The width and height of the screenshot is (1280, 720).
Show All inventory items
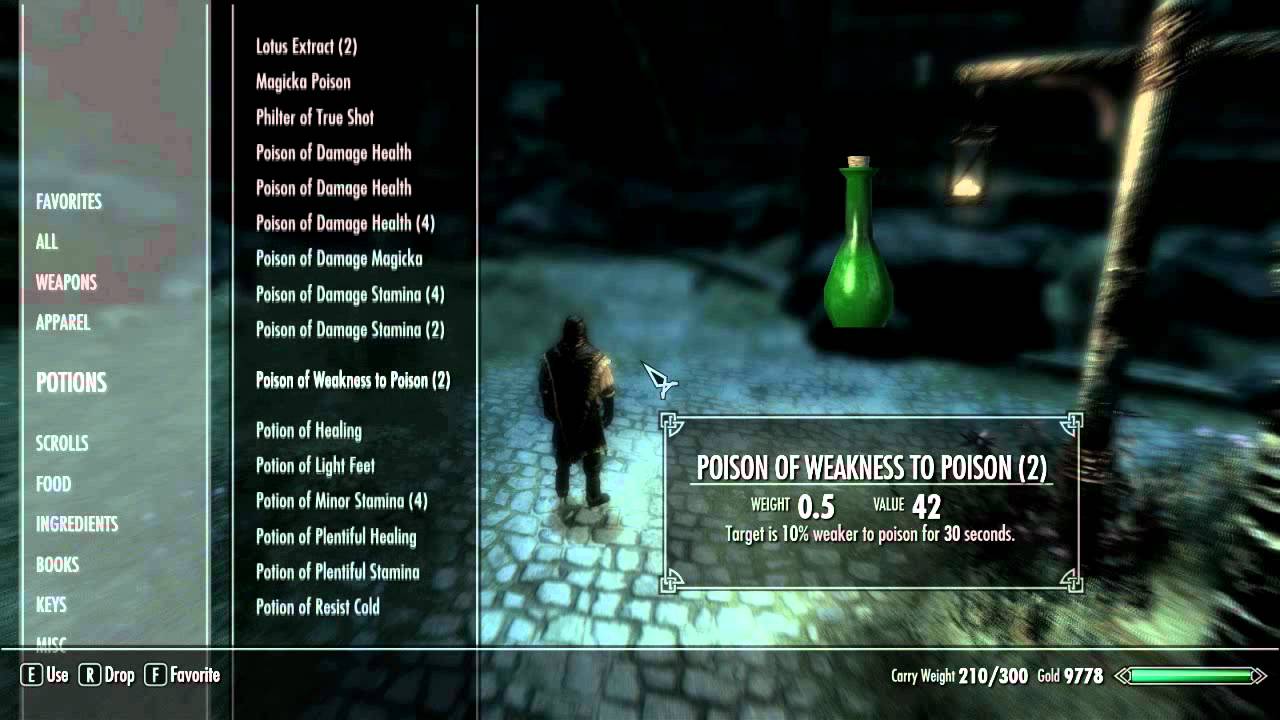click(x=47, y=242)
